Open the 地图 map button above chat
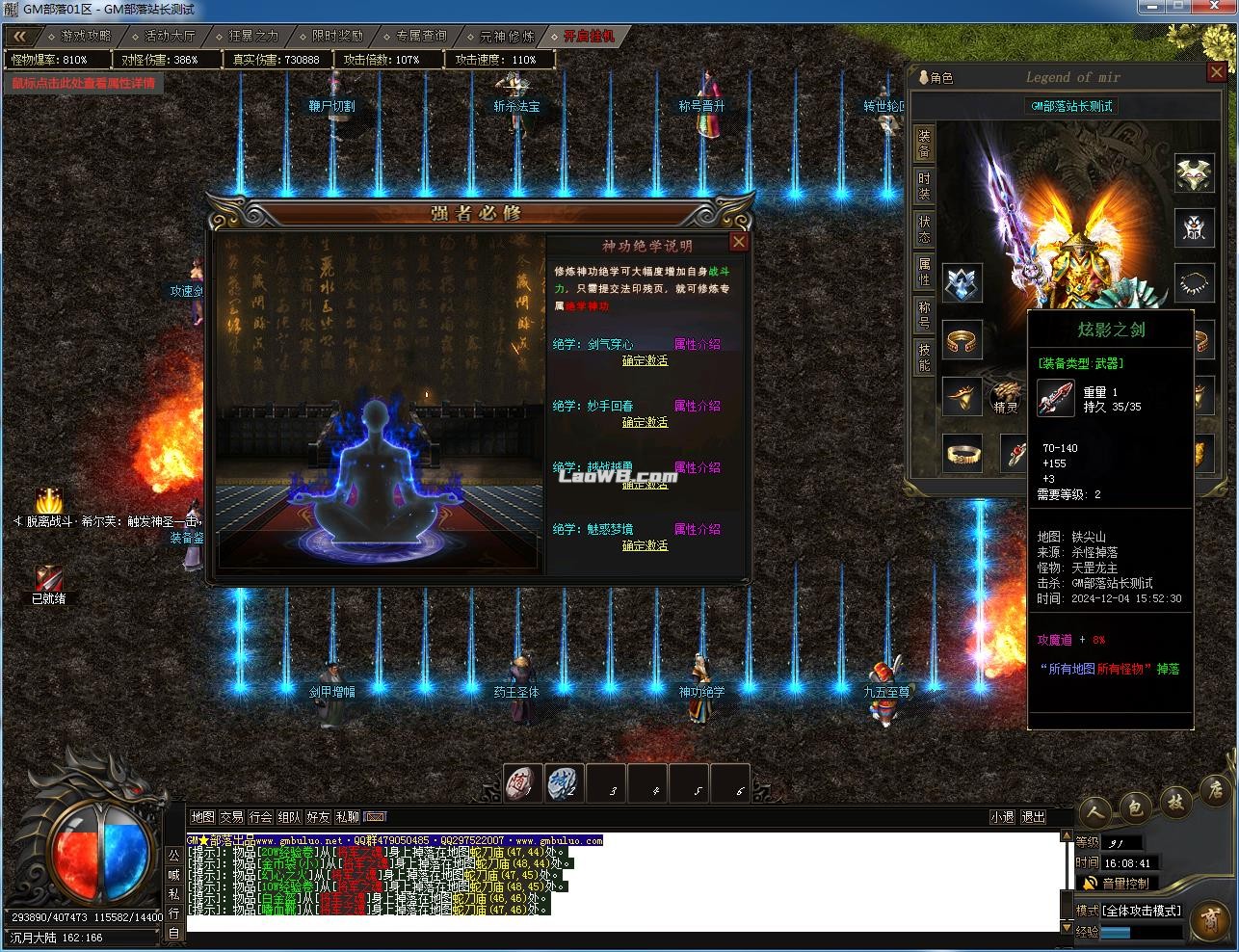The image size is (1239, 952). (x=202, y=817)
